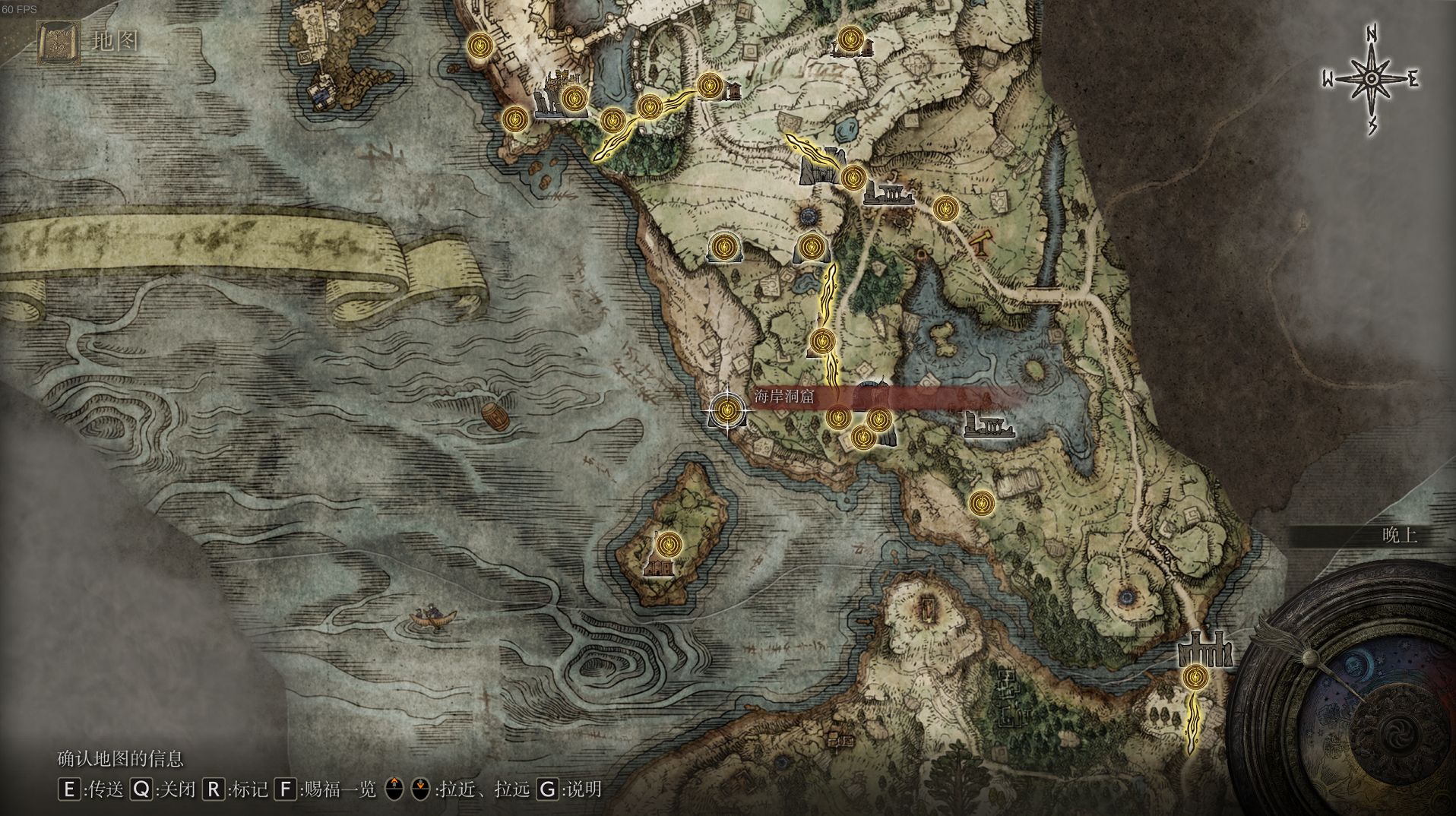Select the grace below the bridge gate icon
Image resolution: width=1456 pixels, height=816 pixels.
[x=1195, y=676]
